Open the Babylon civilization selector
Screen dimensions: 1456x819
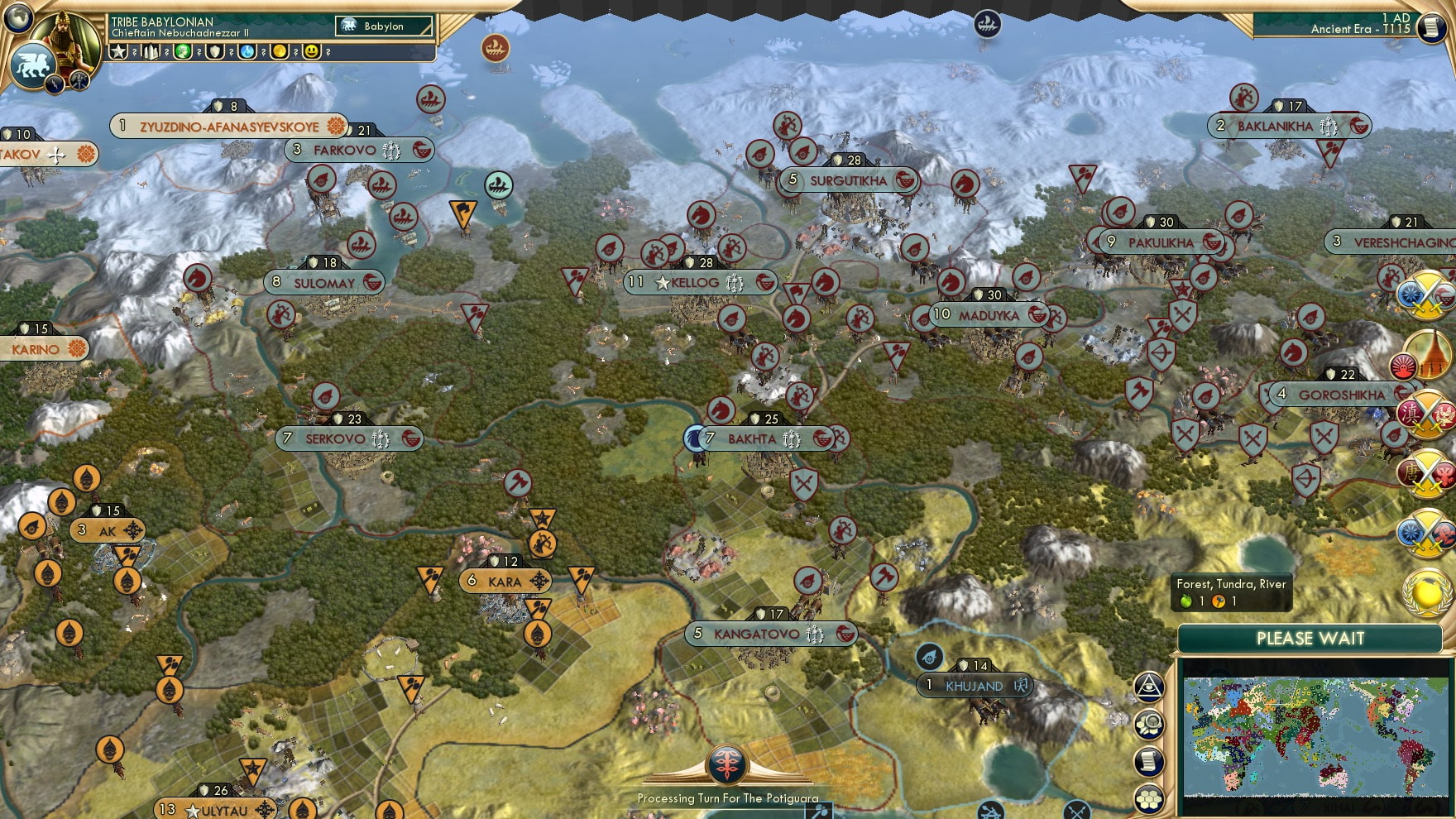tap(384, 26)
